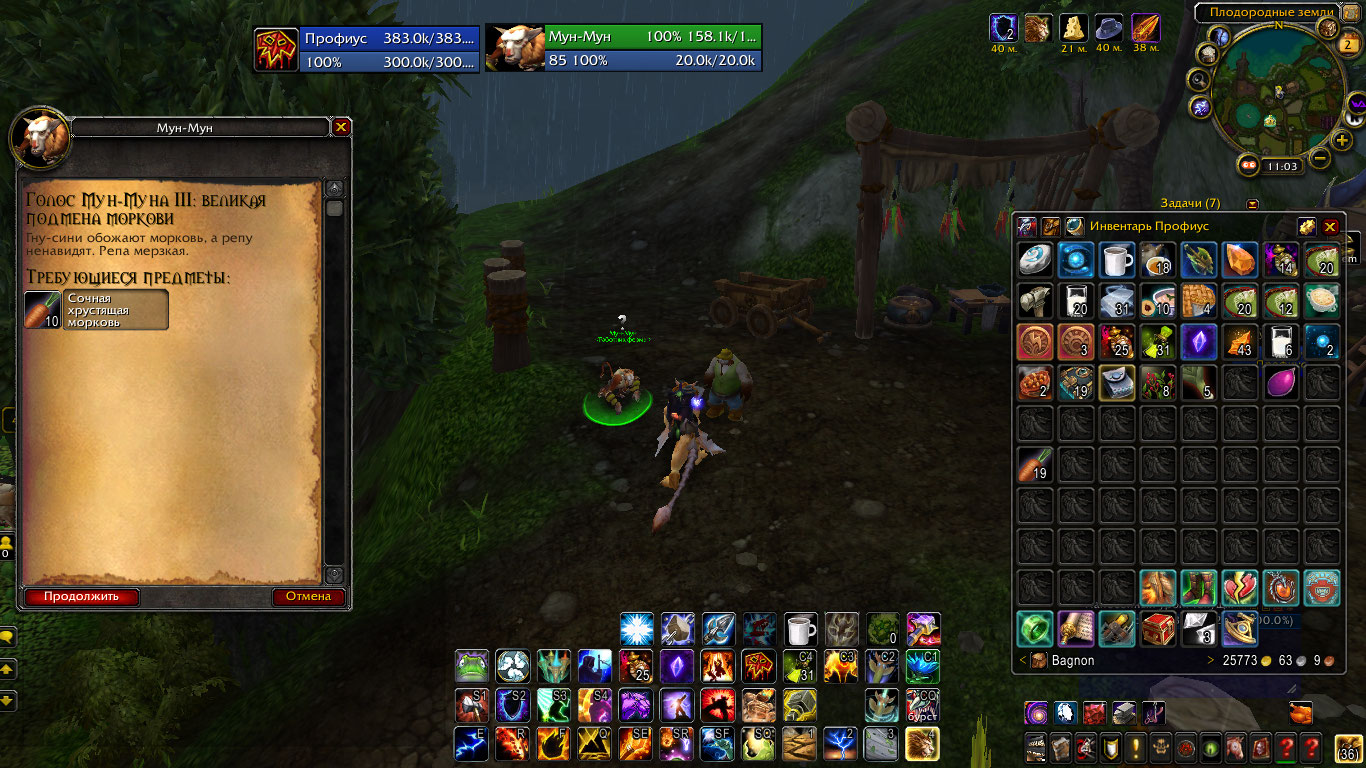1366x768 pixels.
Task: Activate the white snowflake ability on action bar
Action: [637, 630]
